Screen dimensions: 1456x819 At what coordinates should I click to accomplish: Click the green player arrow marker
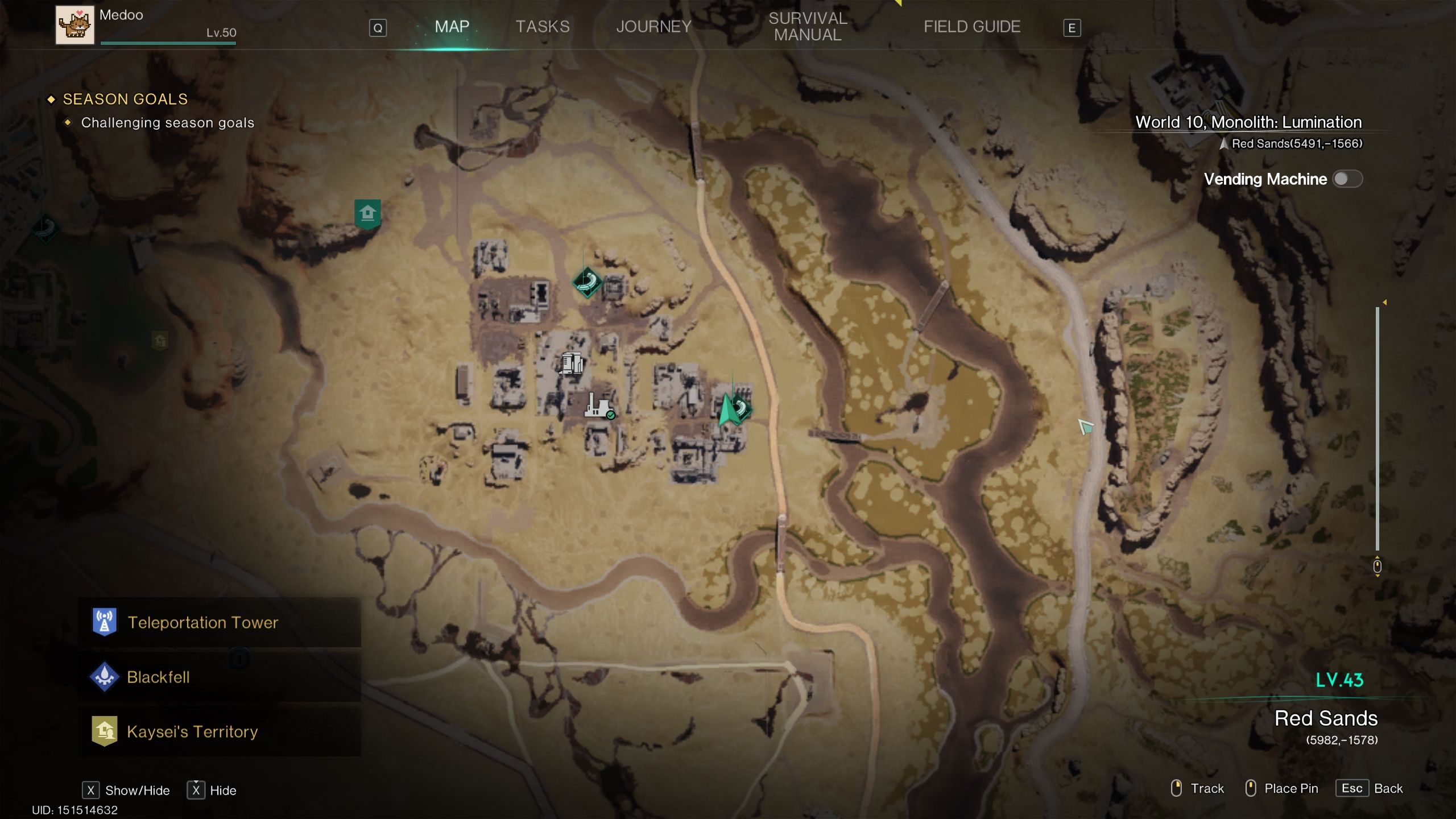pyautogui.click(x=727, y=411)
